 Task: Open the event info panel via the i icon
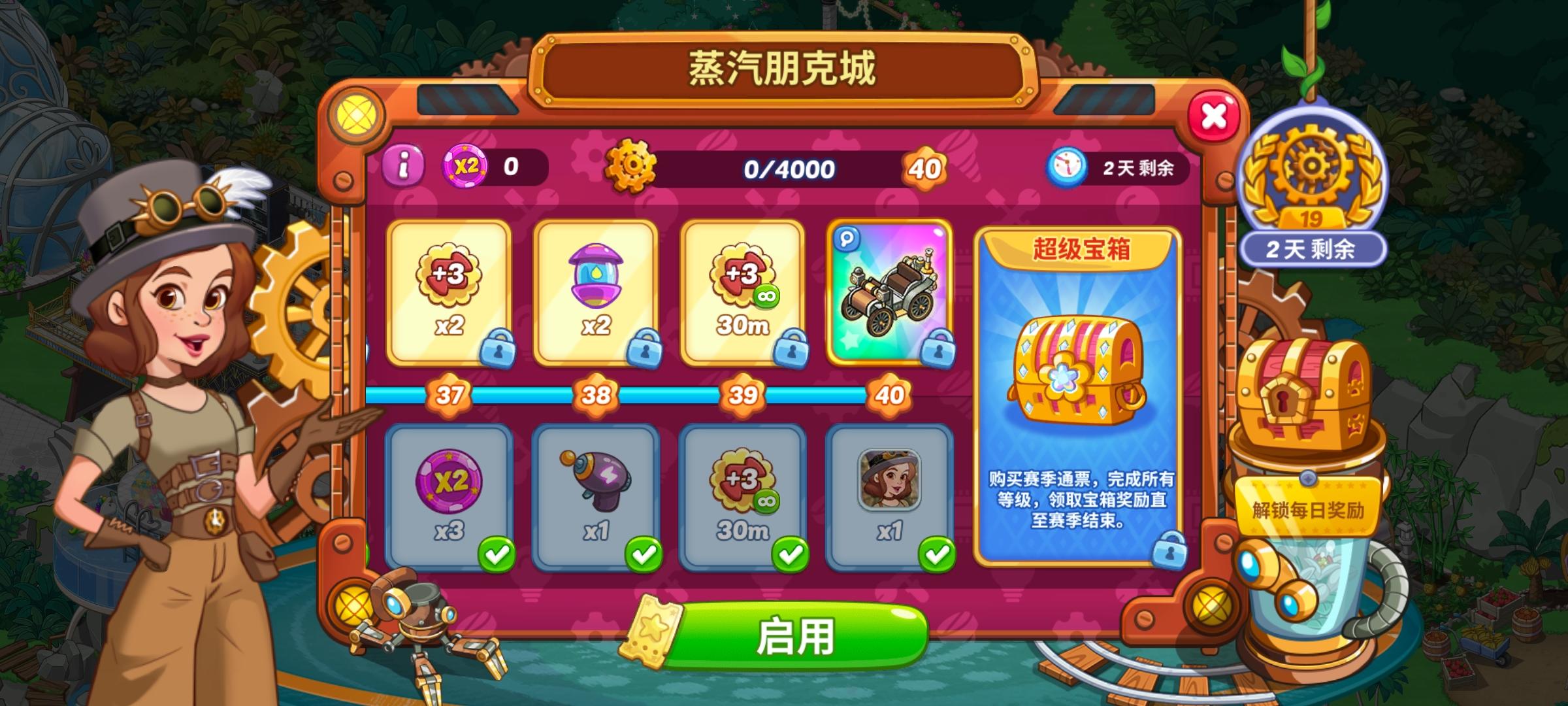[x=403, y=163]
